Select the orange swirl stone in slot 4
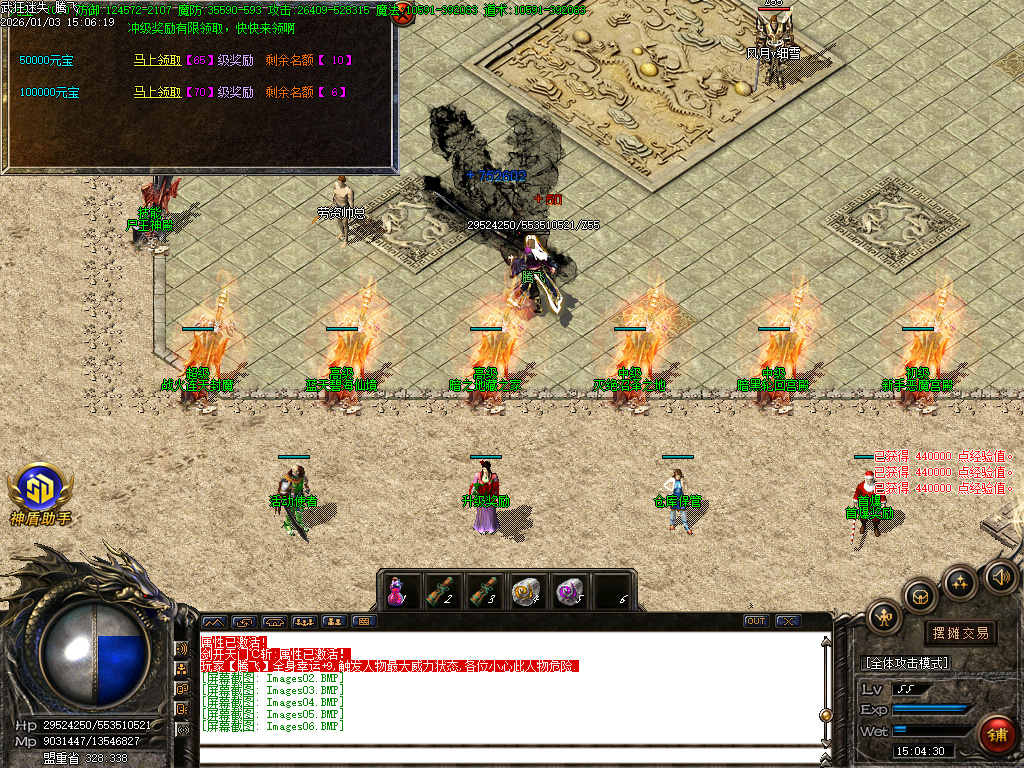 pyautogui.click(x=527, y=591)
